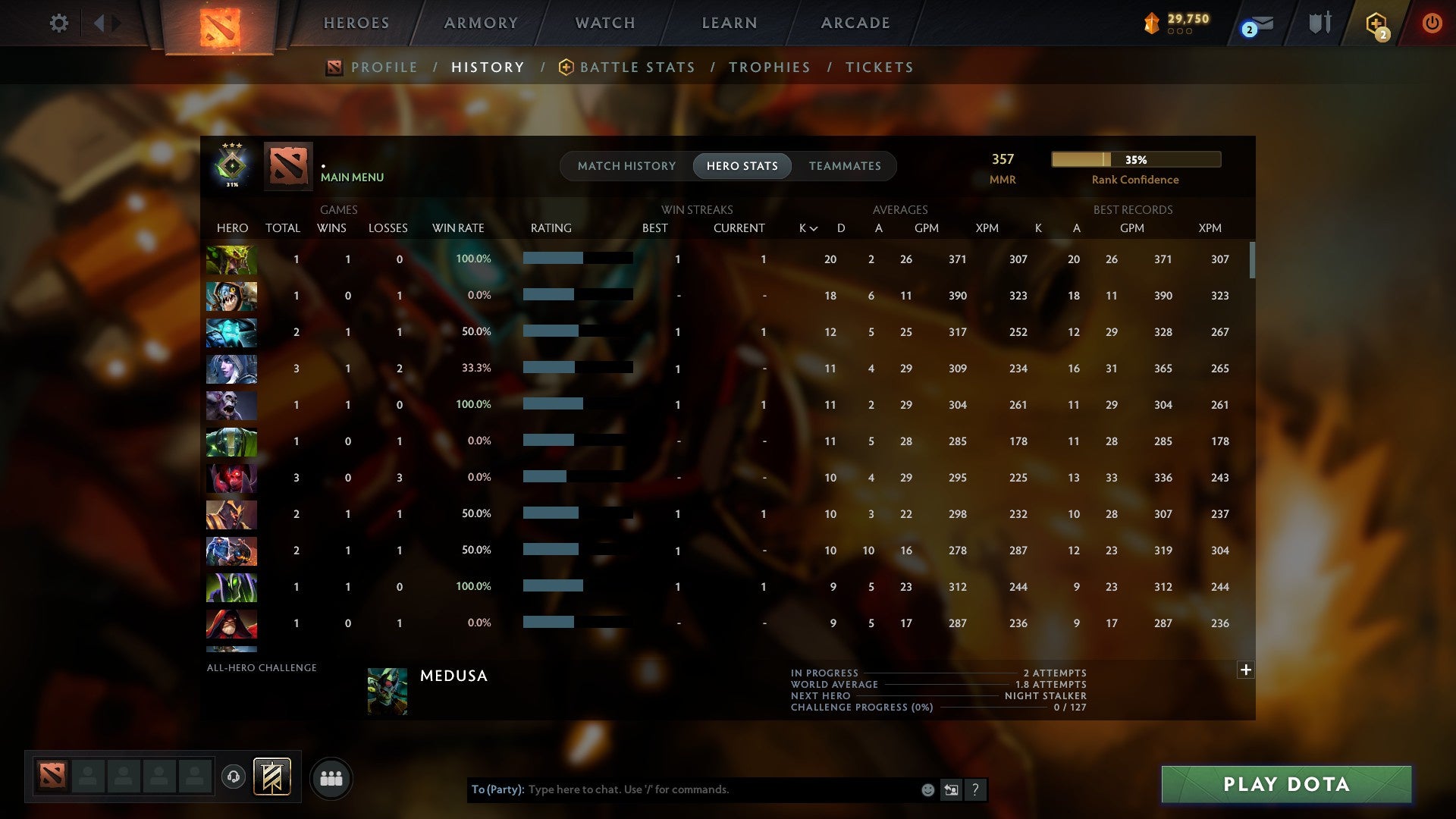The width and height of the screenshot is (1456, 819).
Task: Switch to the MATCH HISTORY tab
Action: (x=626, y=166)
